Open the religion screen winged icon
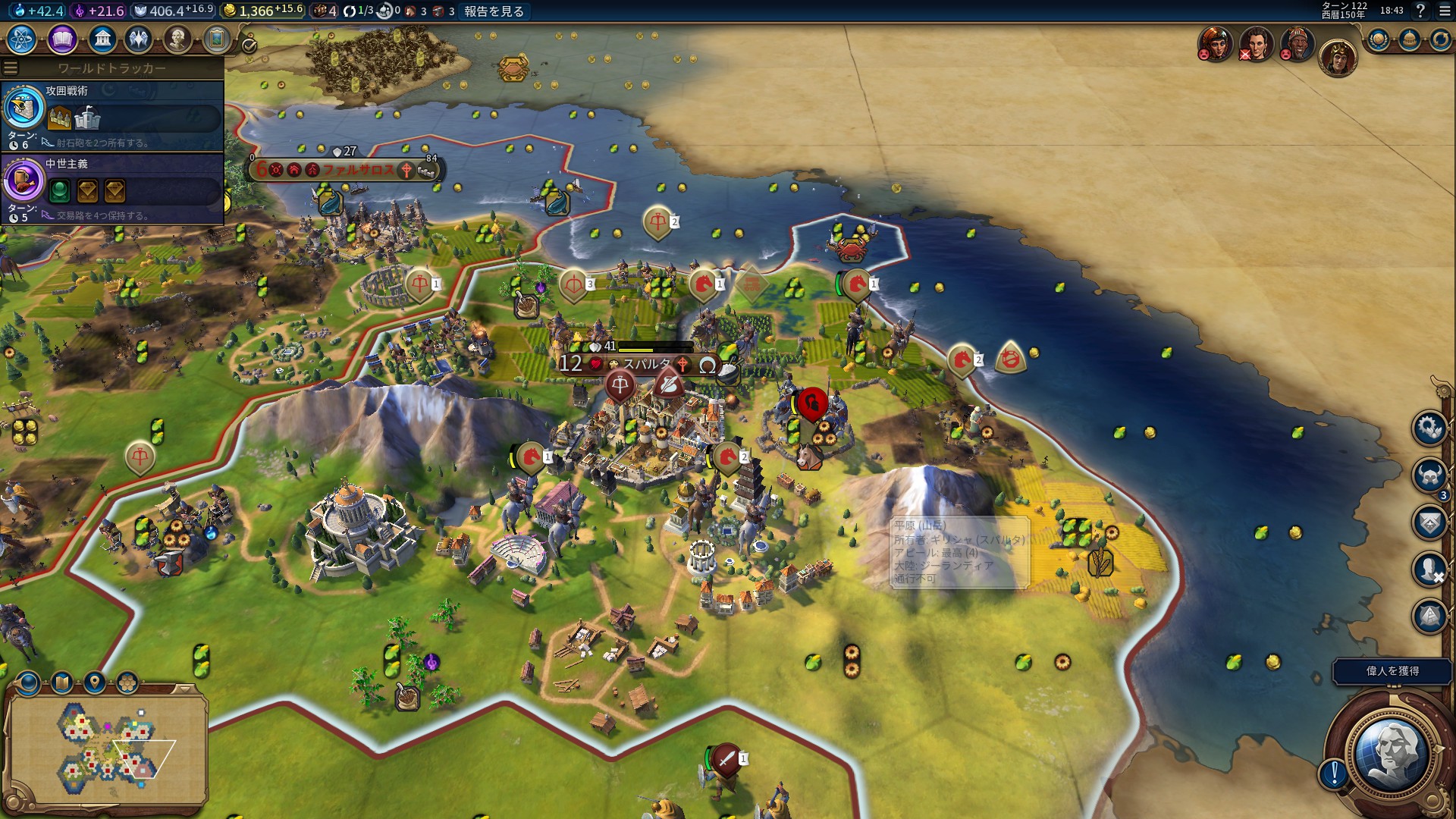Screen dimensions: 1456x819 pos(140,39)
